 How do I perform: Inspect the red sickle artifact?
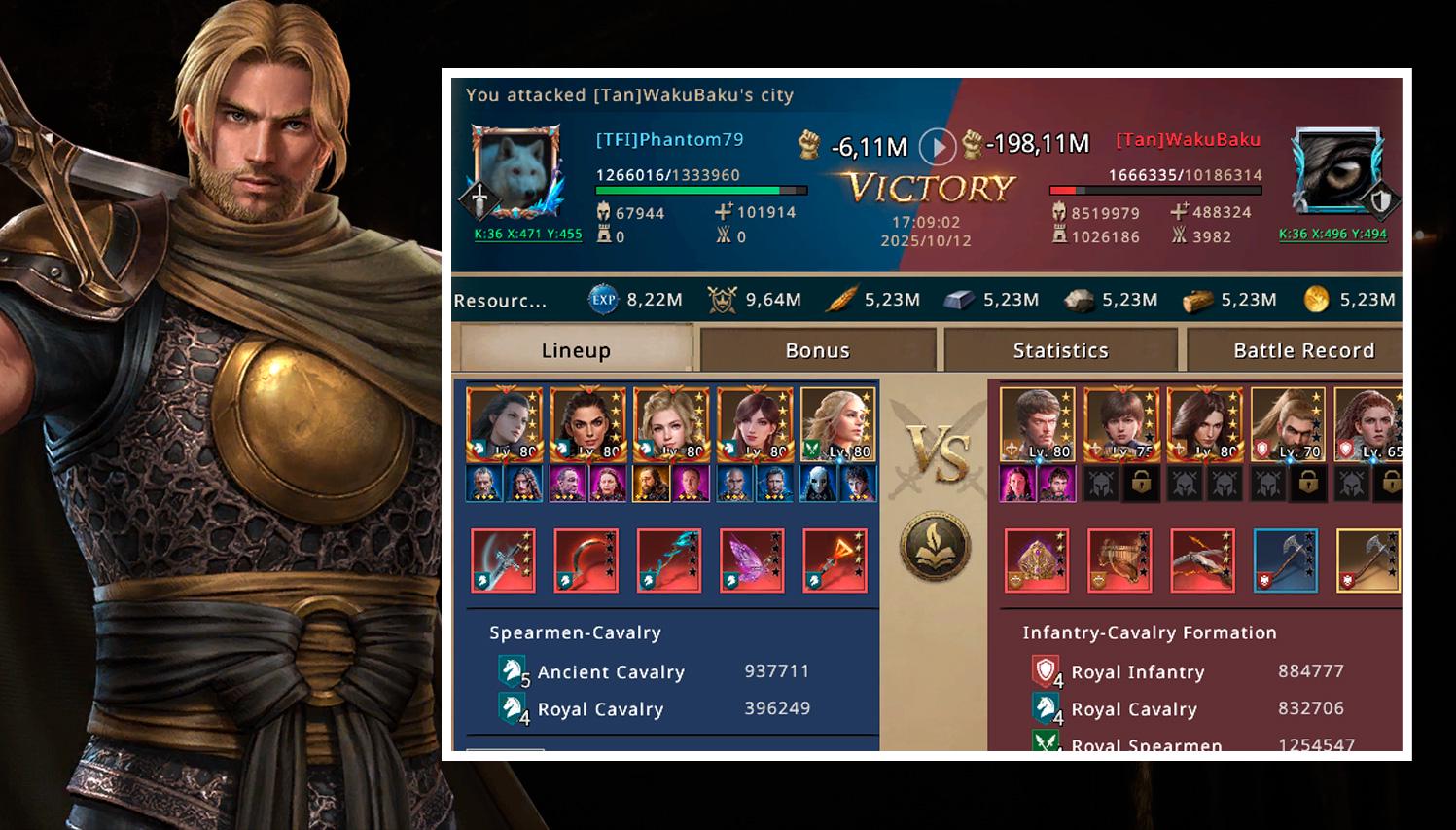(586, 560)
